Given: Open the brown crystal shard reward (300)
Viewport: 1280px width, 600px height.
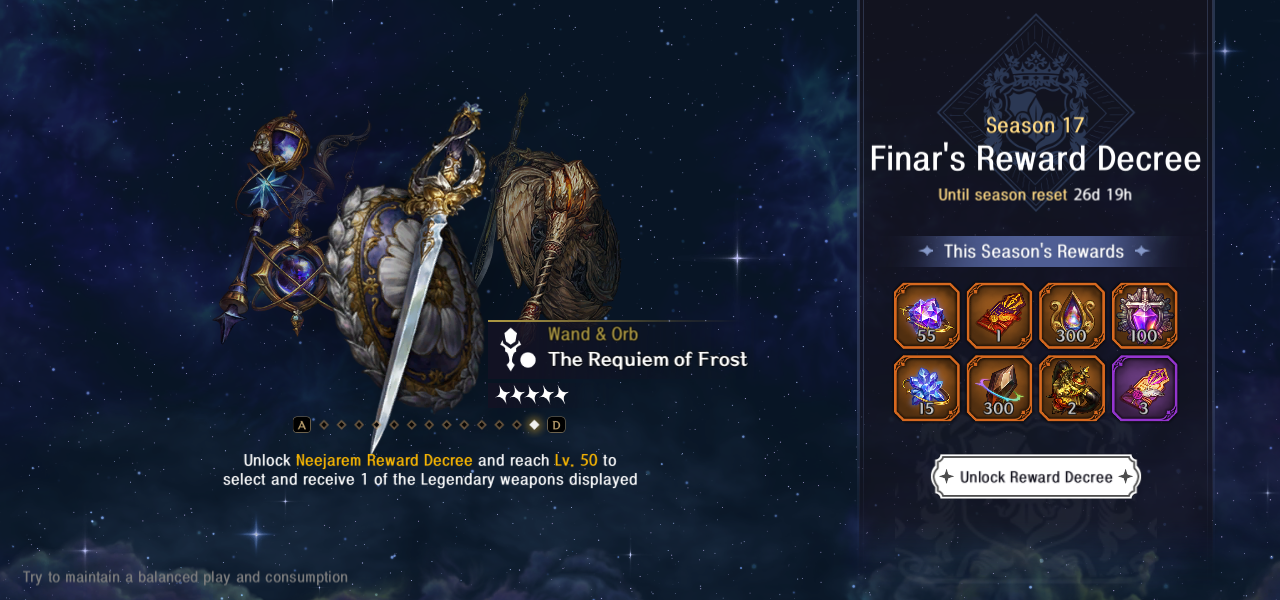Looking at the screenshot, I should (1000, 388).
